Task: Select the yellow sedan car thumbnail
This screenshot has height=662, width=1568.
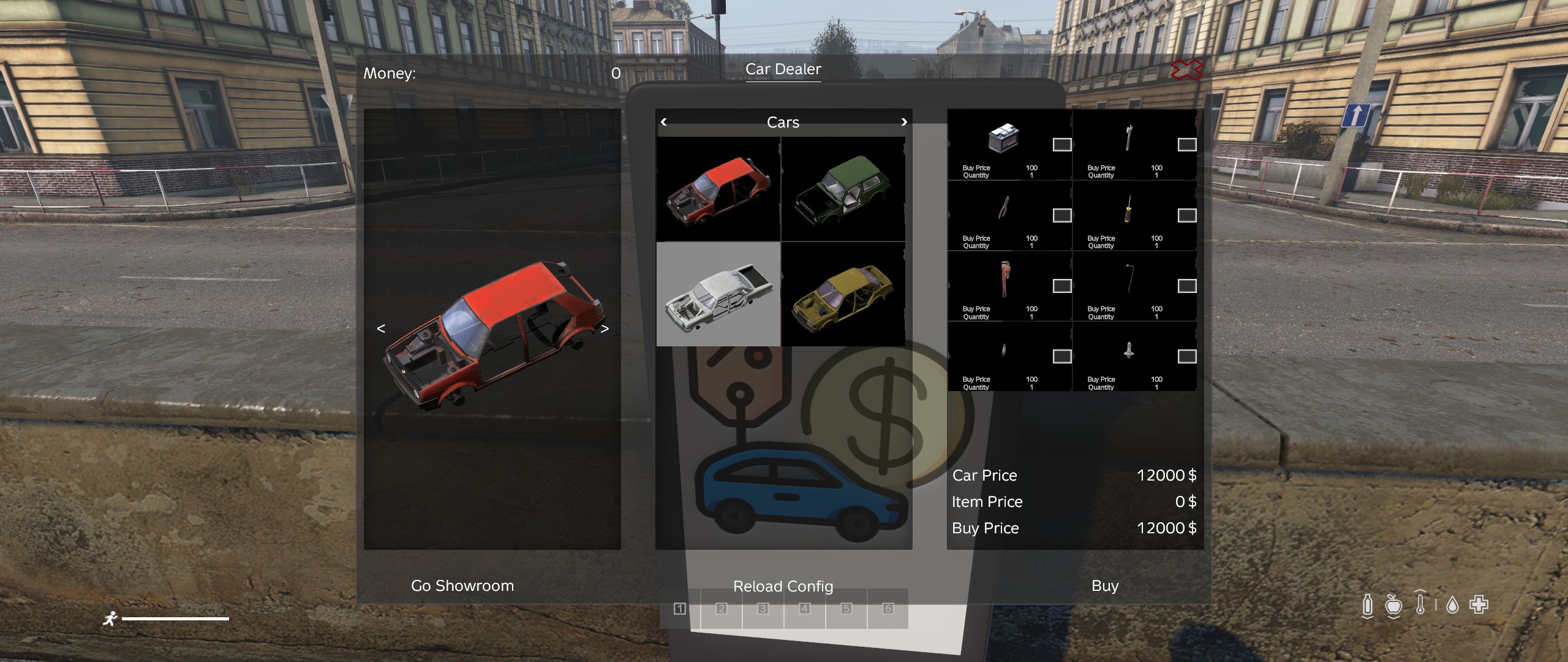Action: (843, 294)
